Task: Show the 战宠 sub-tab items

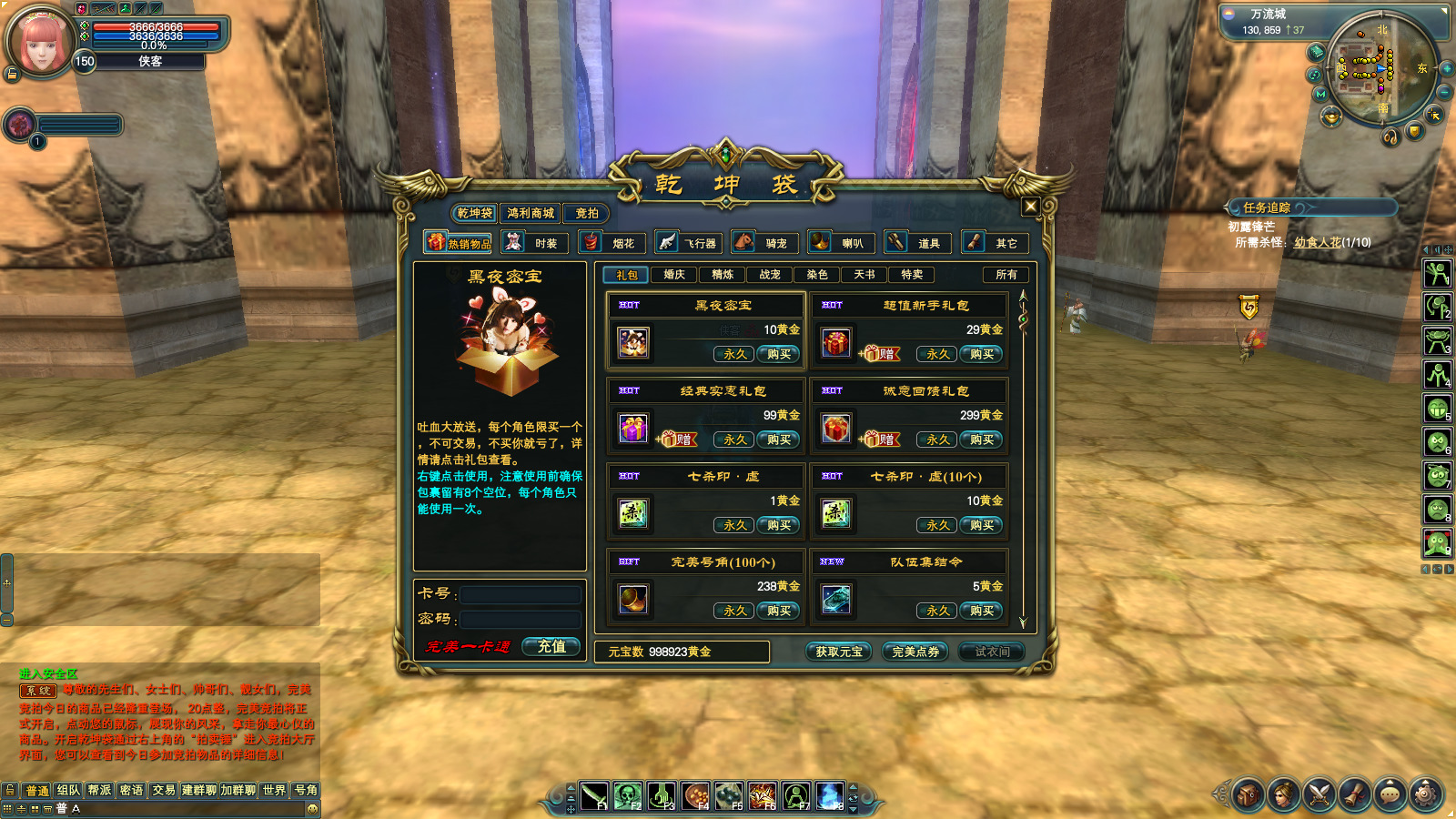Action: [770, 275]
